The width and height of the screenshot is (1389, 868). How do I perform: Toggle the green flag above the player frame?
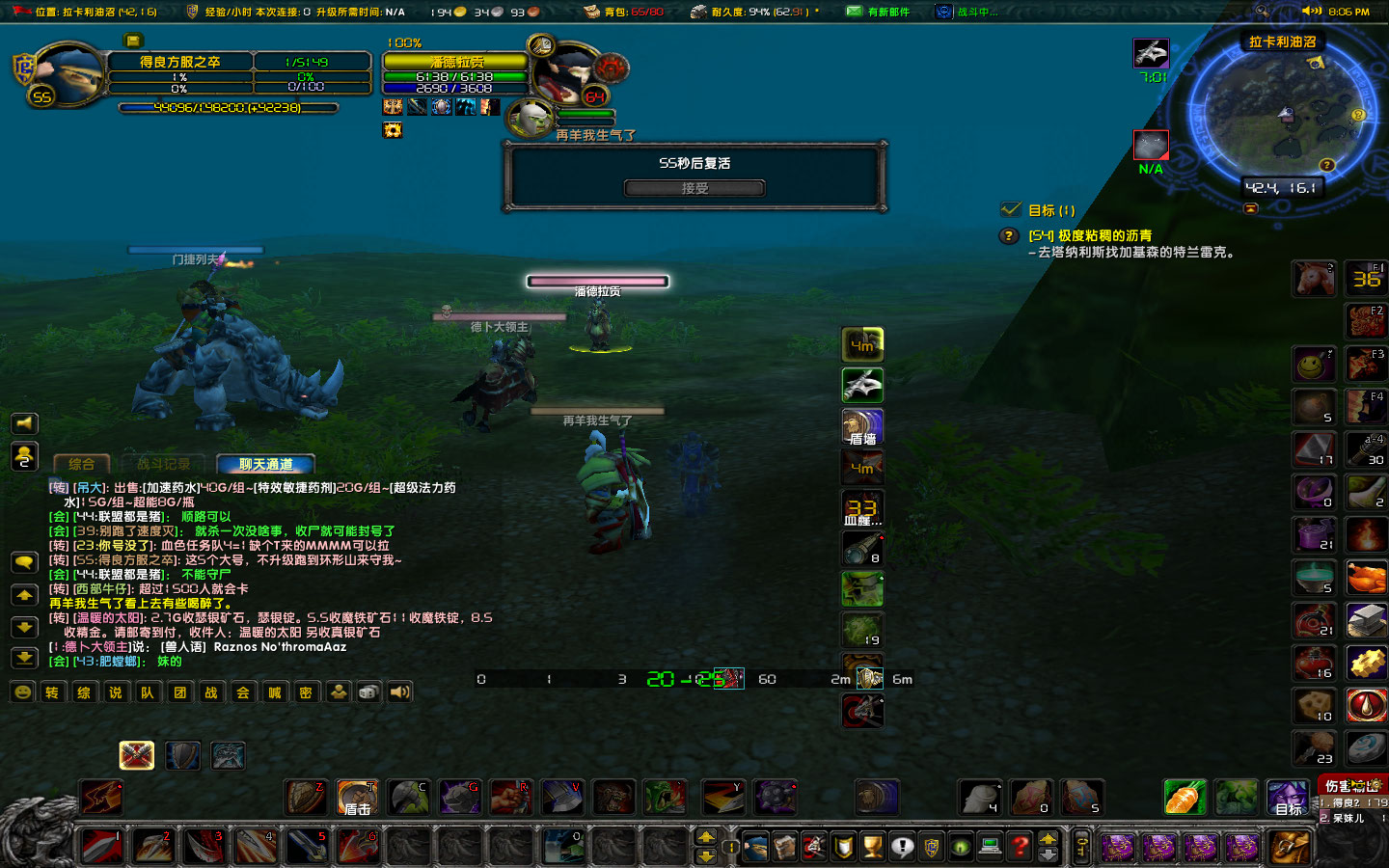[134, 41]
